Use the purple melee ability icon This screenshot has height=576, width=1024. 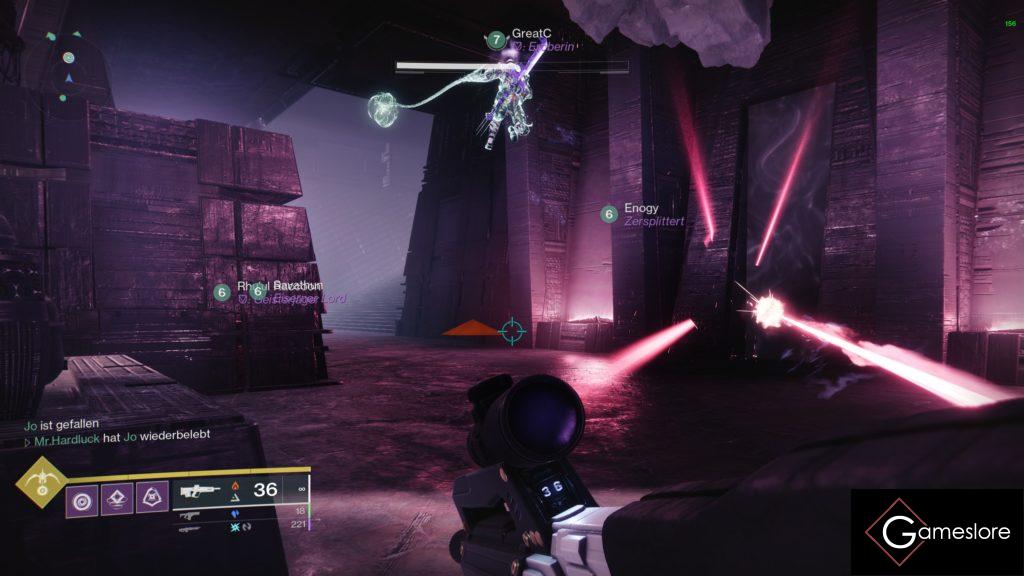pyautogui.click(x=117, y=498)
